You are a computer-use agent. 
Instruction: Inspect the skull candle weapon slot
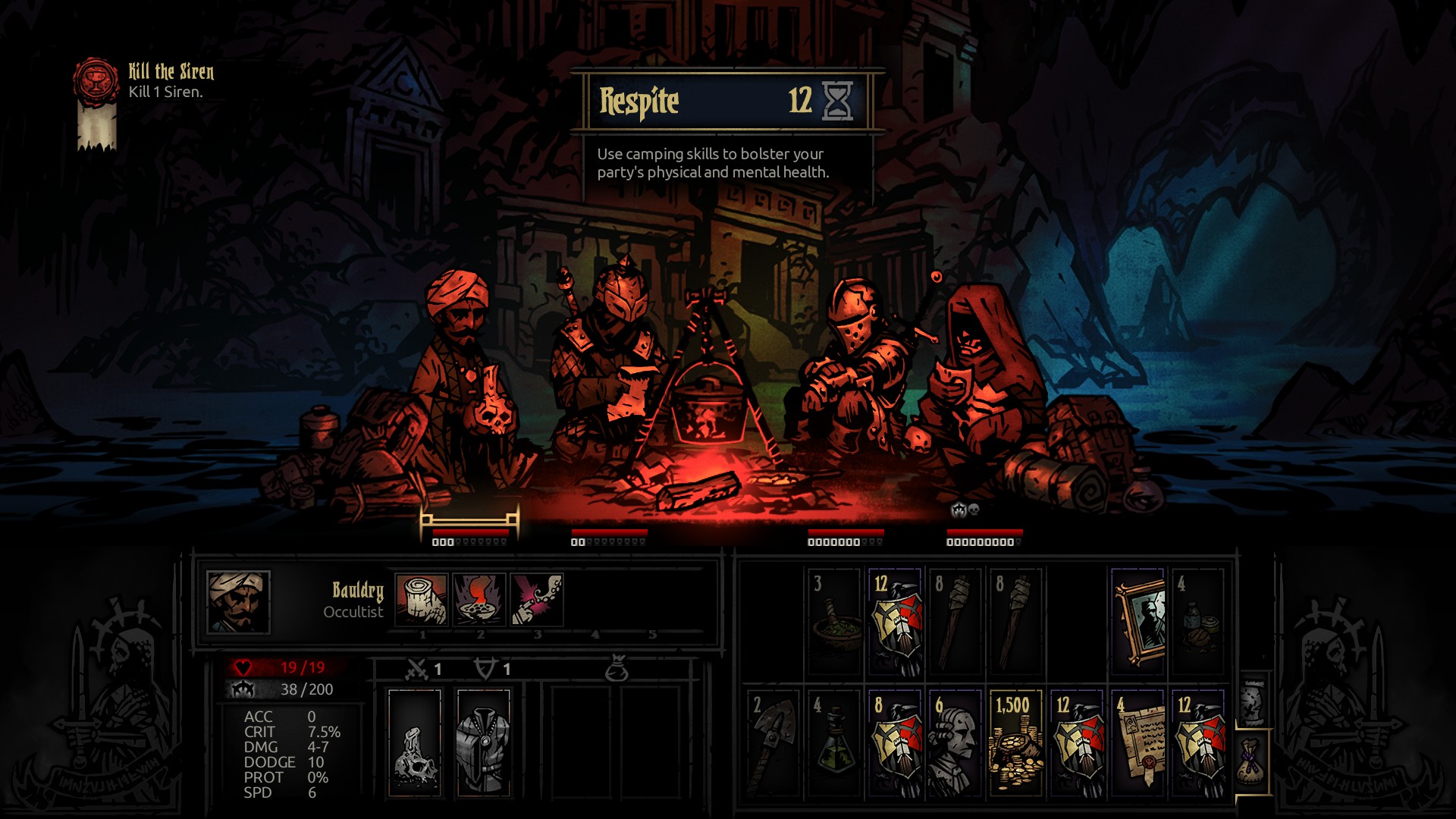point(415,743)
